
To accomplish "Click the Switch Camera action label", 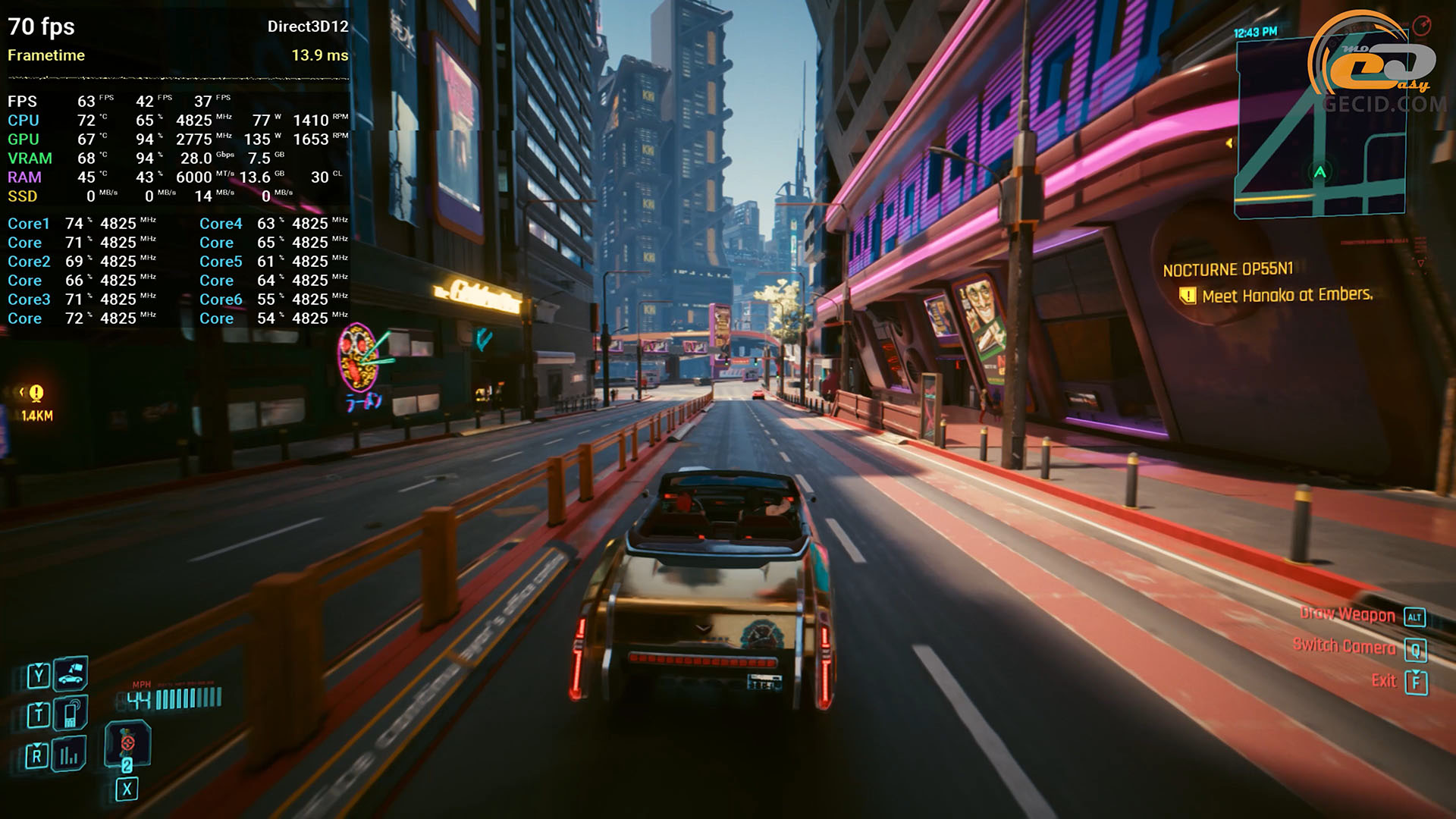I will pyautogui.click(x=1344, y=646).
